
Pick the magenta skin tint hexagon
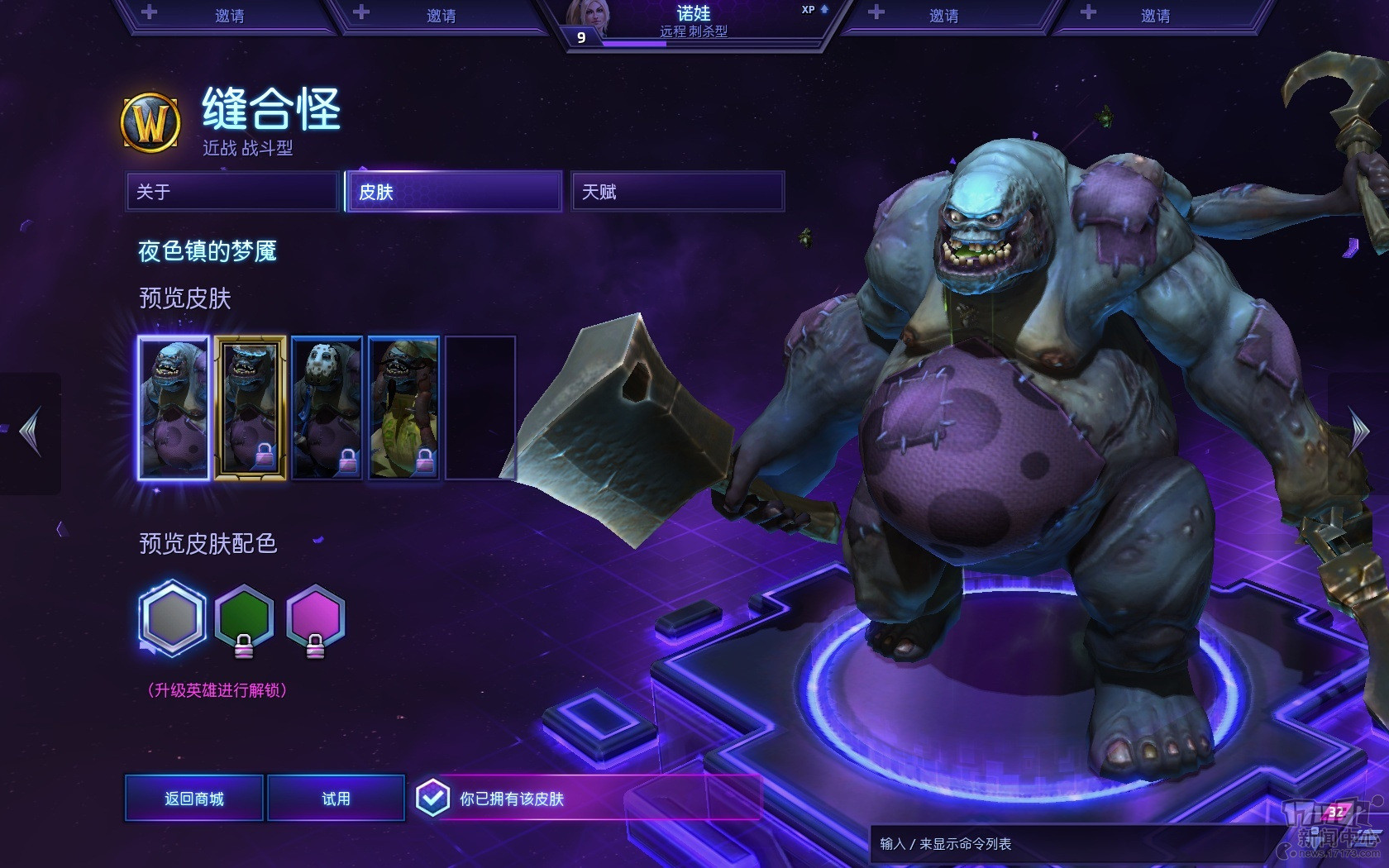(315, 618)
